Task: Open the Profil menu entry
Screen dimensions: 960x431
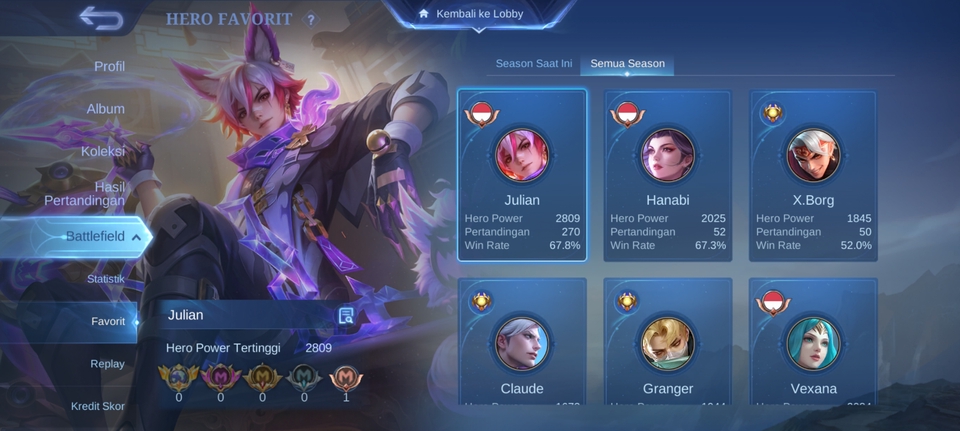Action: point(109,66)
